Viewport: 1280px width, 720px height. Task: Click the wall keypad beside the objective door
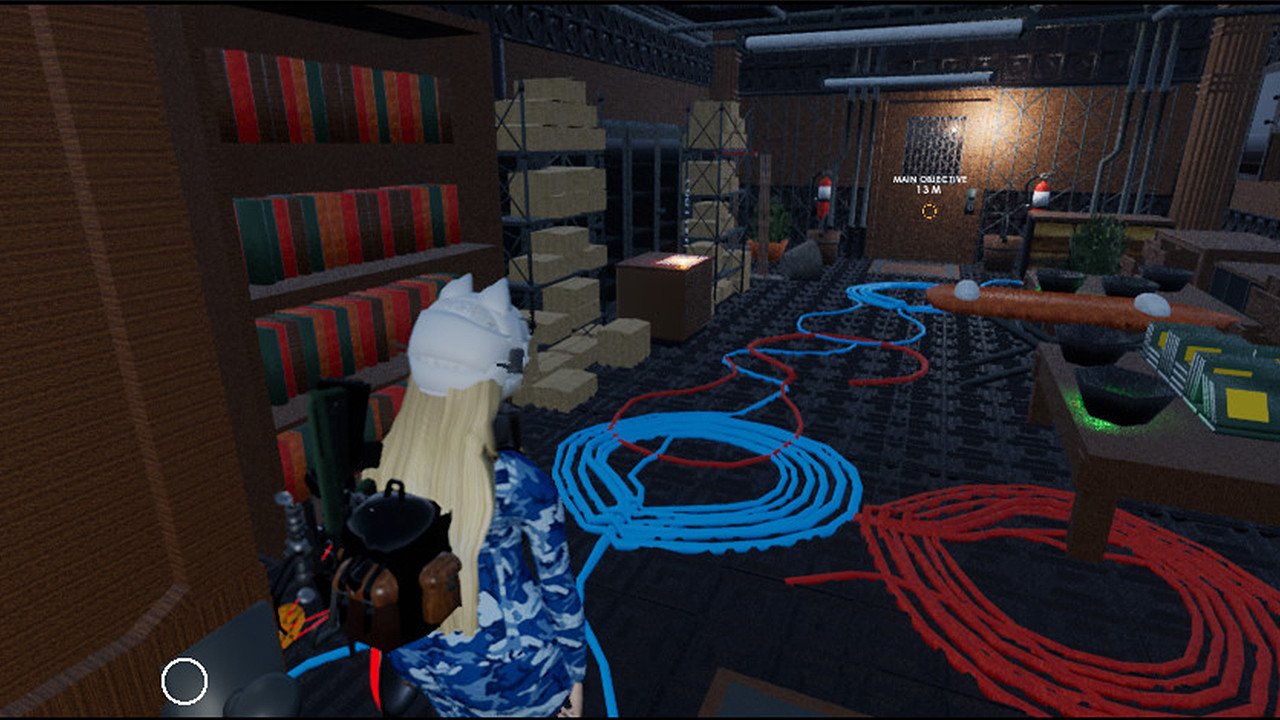coord(971,198)
